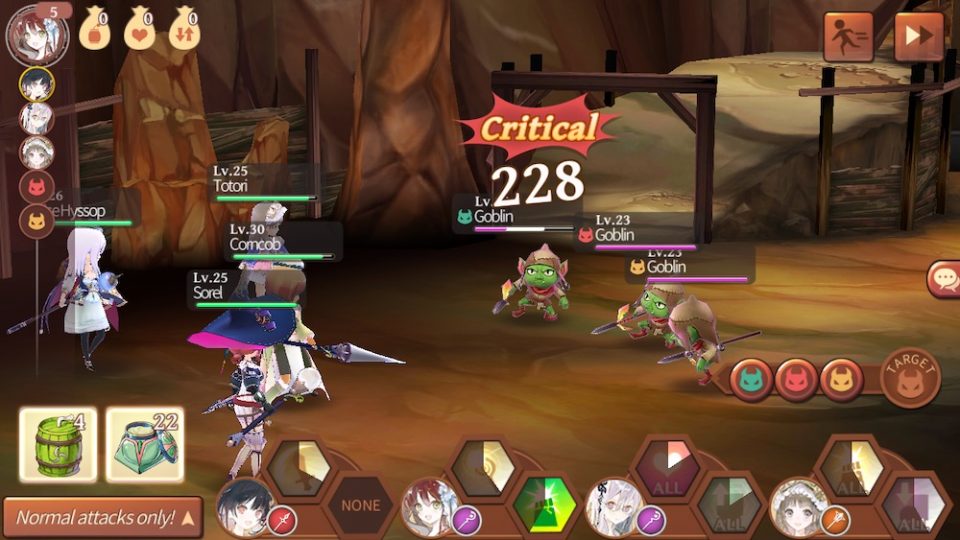The height and width of the screenshot is (540, 960).
Task: Use the green barrel item
Action: pyautogui.click(x=58, y=444)
